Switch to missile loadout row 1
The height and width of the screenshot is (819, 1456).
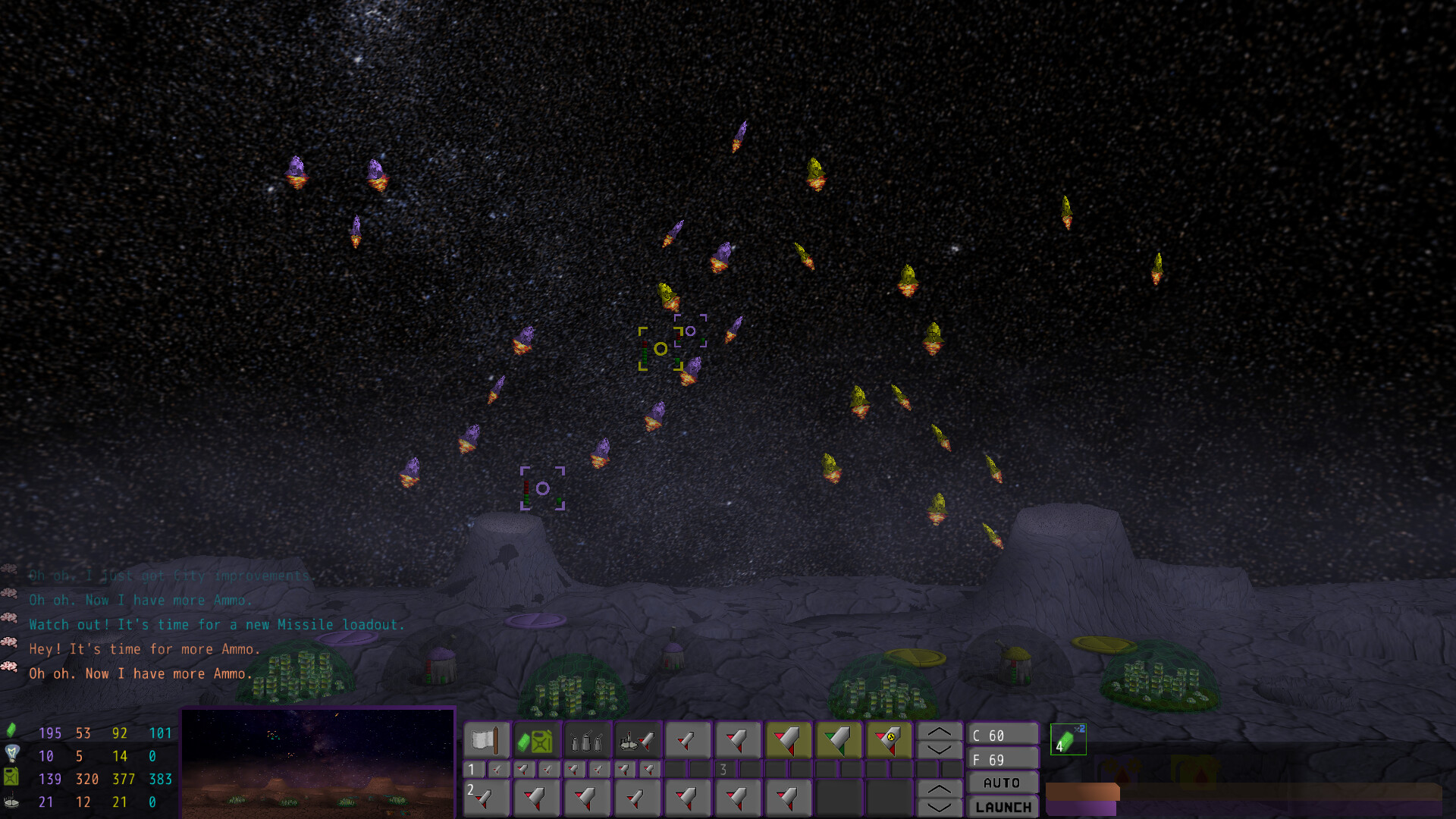[x=471, y=769]
